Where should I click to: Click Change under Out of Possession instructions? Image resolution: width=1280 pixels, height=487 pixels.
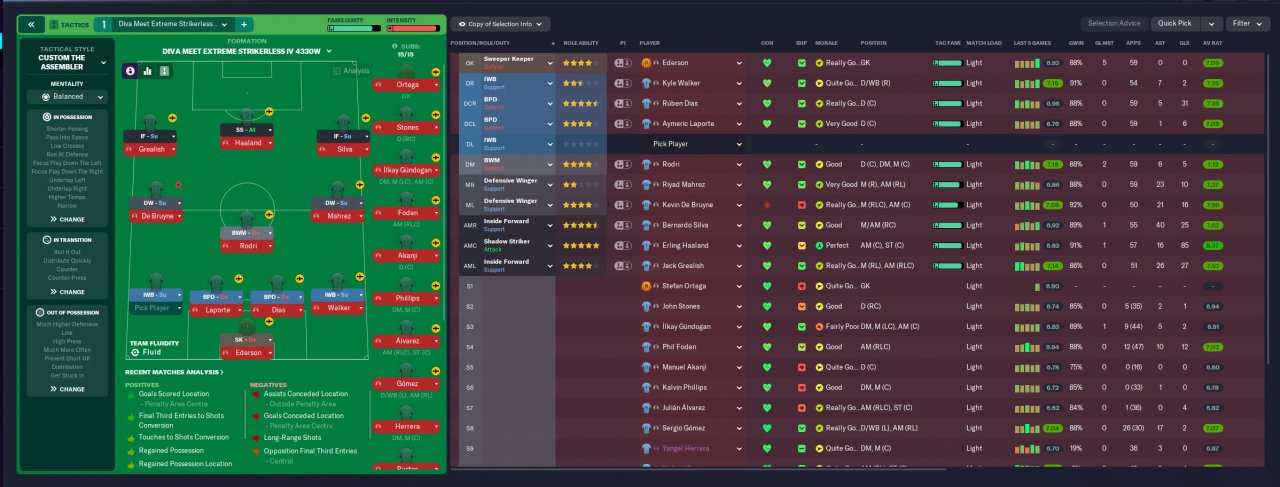pyautogui.click(x=67, y=389)
